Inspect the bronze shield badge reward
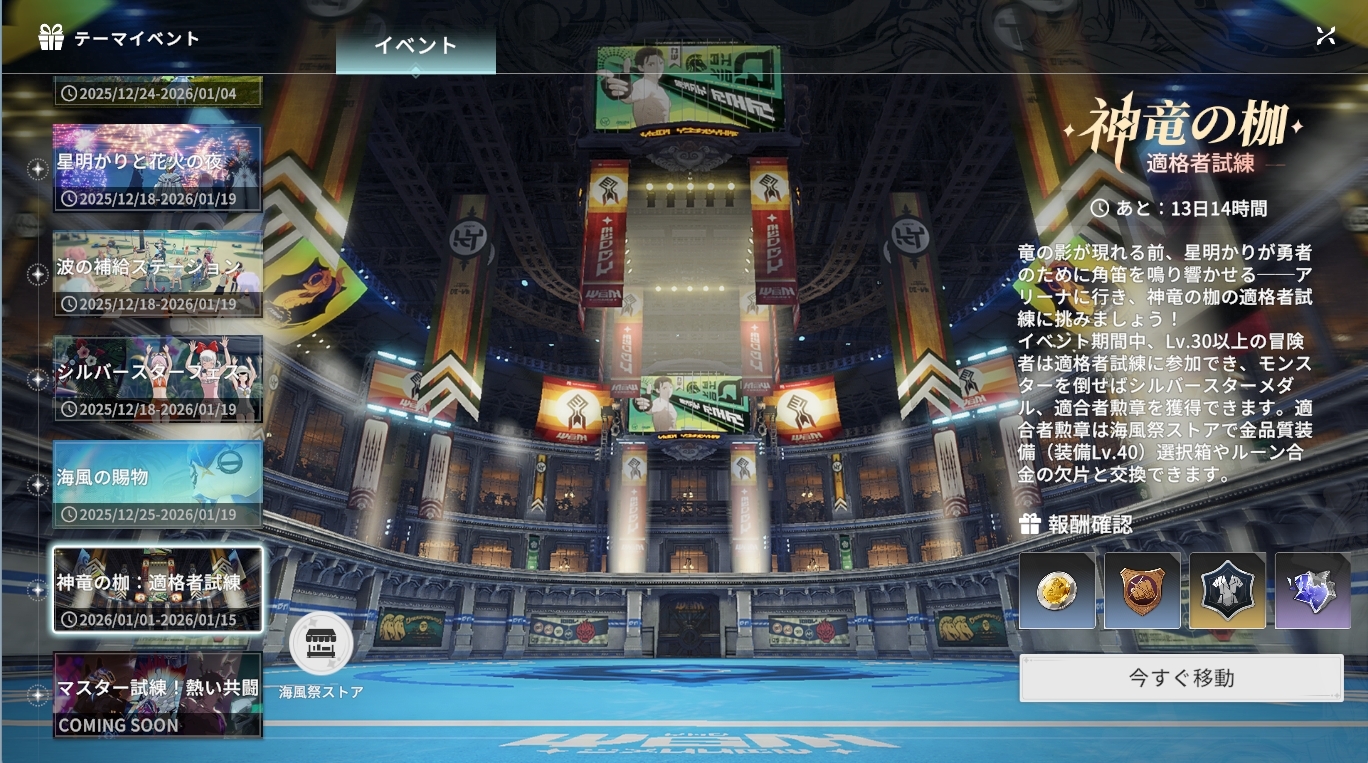Viewport: 1368px width, 763px height. (1142, 590)
